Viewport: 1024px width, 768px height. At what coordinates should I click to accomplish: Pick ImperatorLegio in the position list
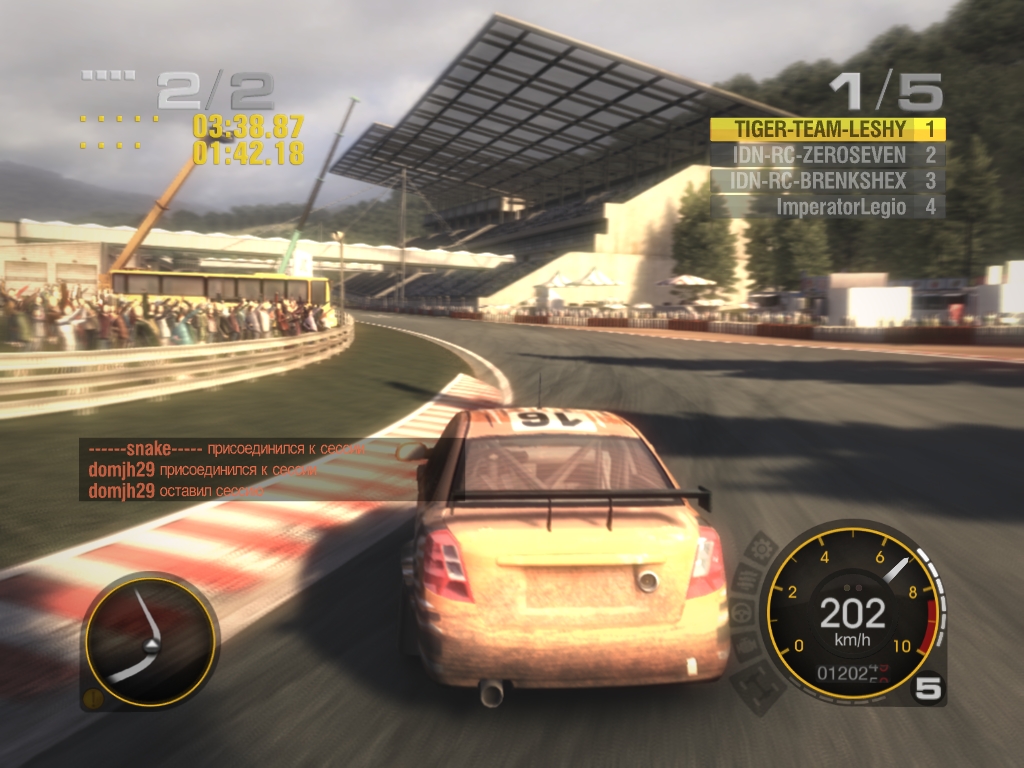pyautogui.click(x=827, y=207)
